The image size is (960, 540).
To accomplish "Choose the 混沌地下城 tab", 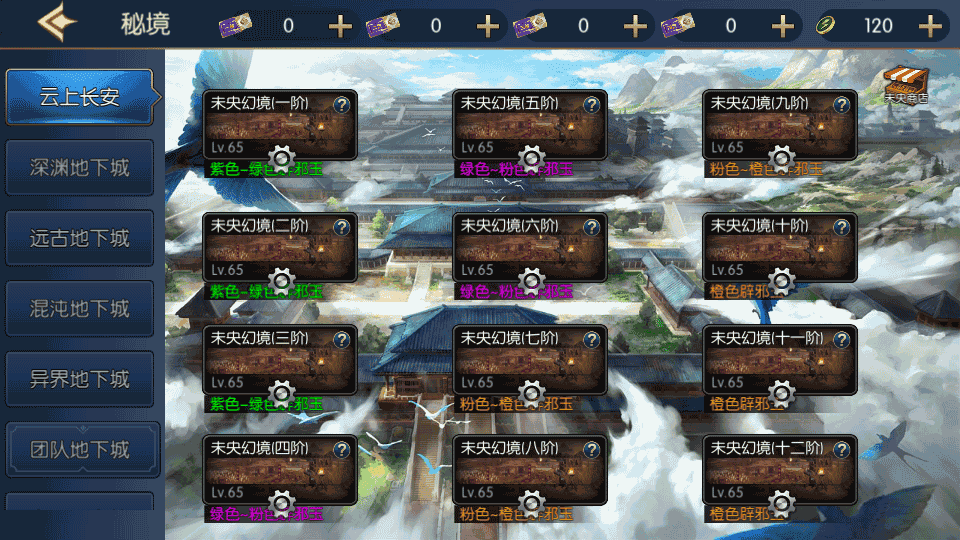I will [x=80, y=308].
